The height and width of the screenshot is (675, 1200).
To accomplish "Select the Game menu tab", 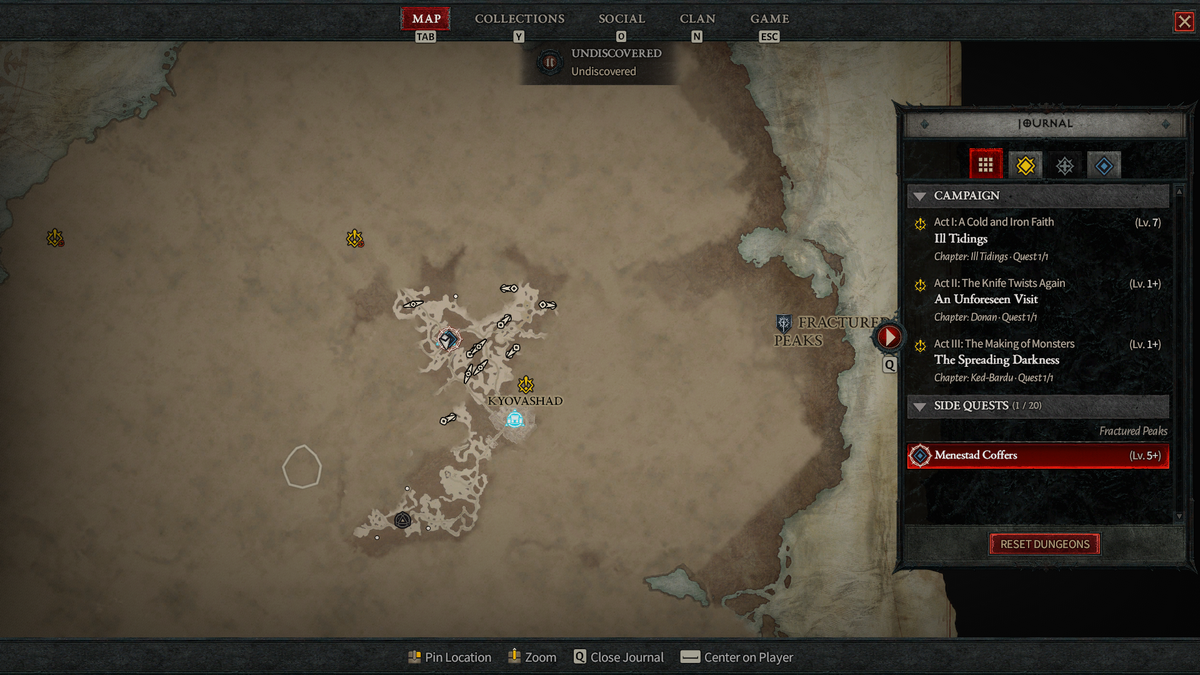I will point(769,19).
